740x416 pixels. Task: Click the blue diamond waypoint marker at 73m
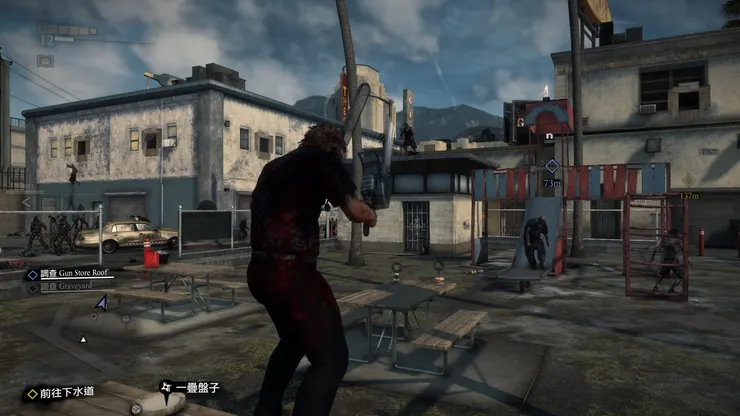pos(551,166)
